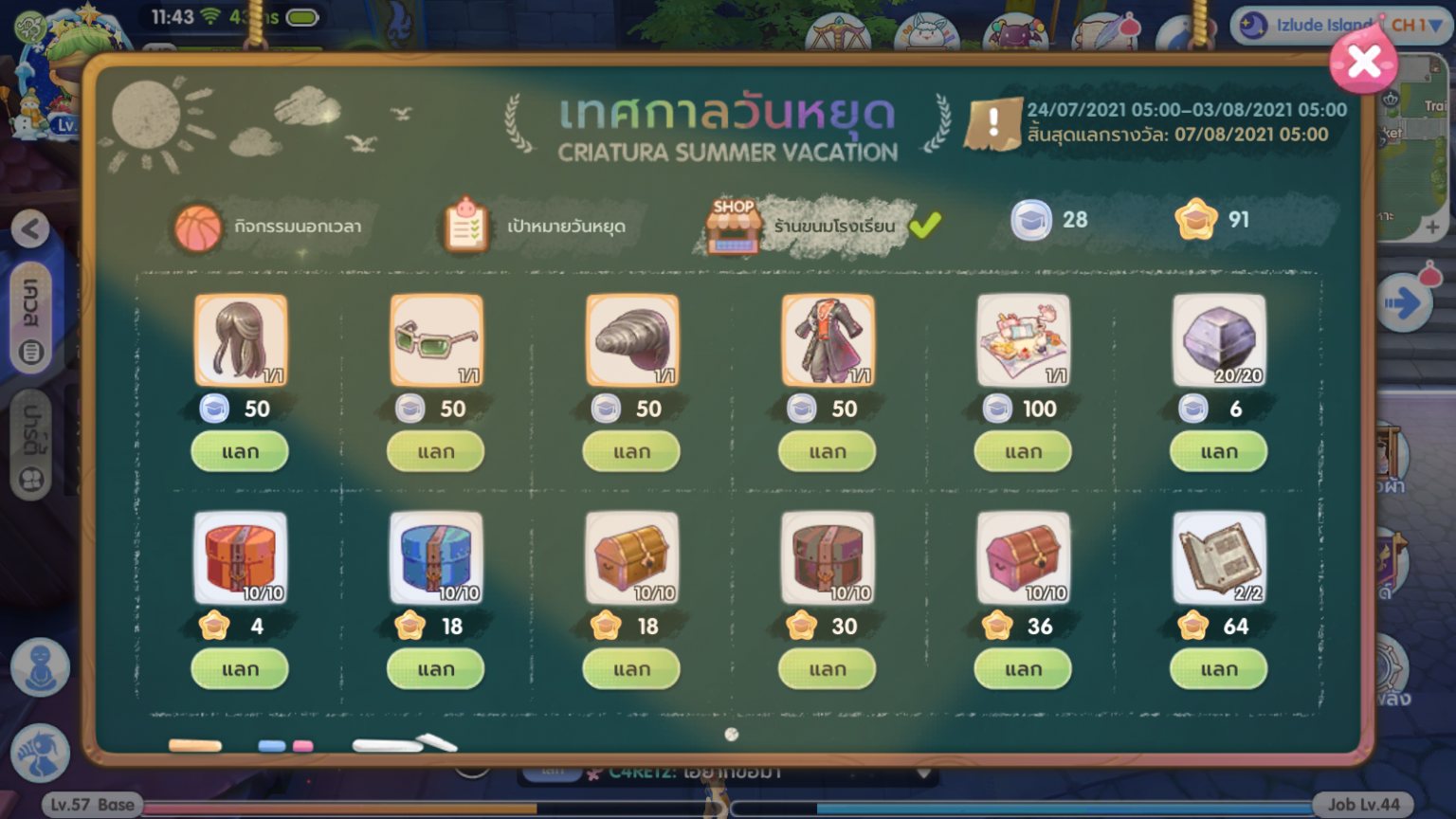Select the metal ore item showing 20/20

tap(1219, 341)
